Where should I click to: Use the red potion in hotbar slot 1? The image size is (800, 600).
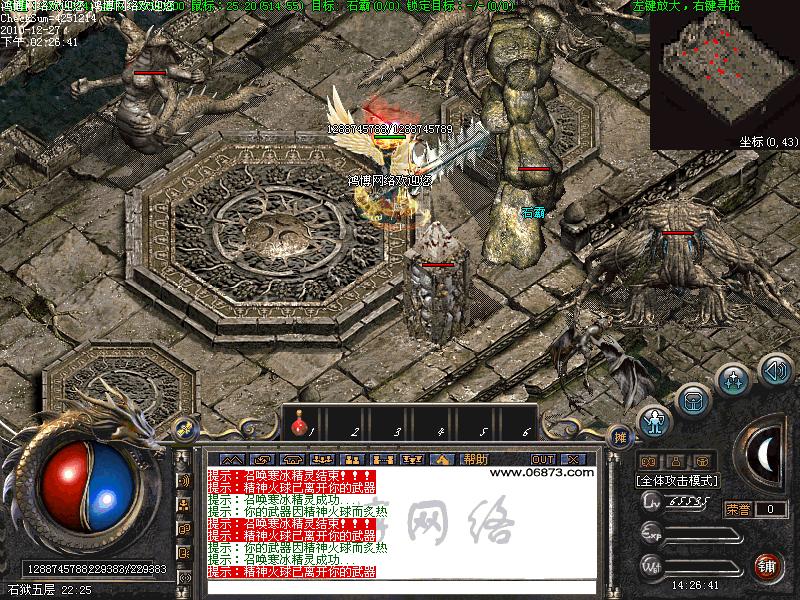tap(297, 428)
